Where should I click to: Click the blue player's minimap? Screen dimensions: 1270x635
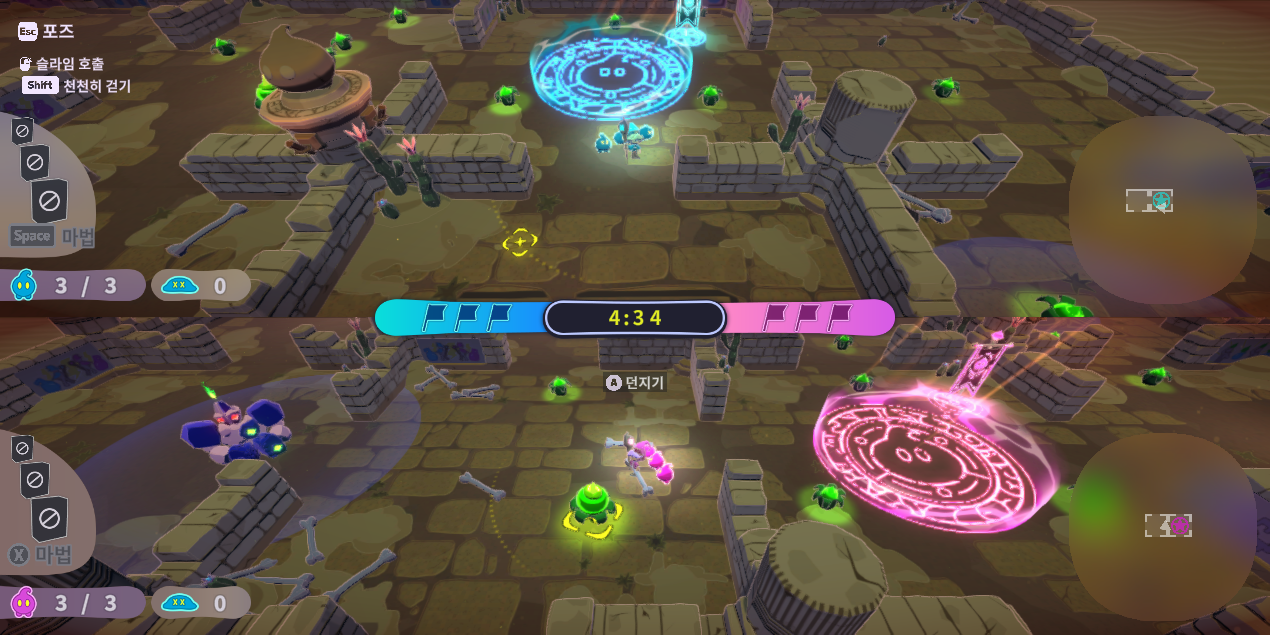point(1161,208)
